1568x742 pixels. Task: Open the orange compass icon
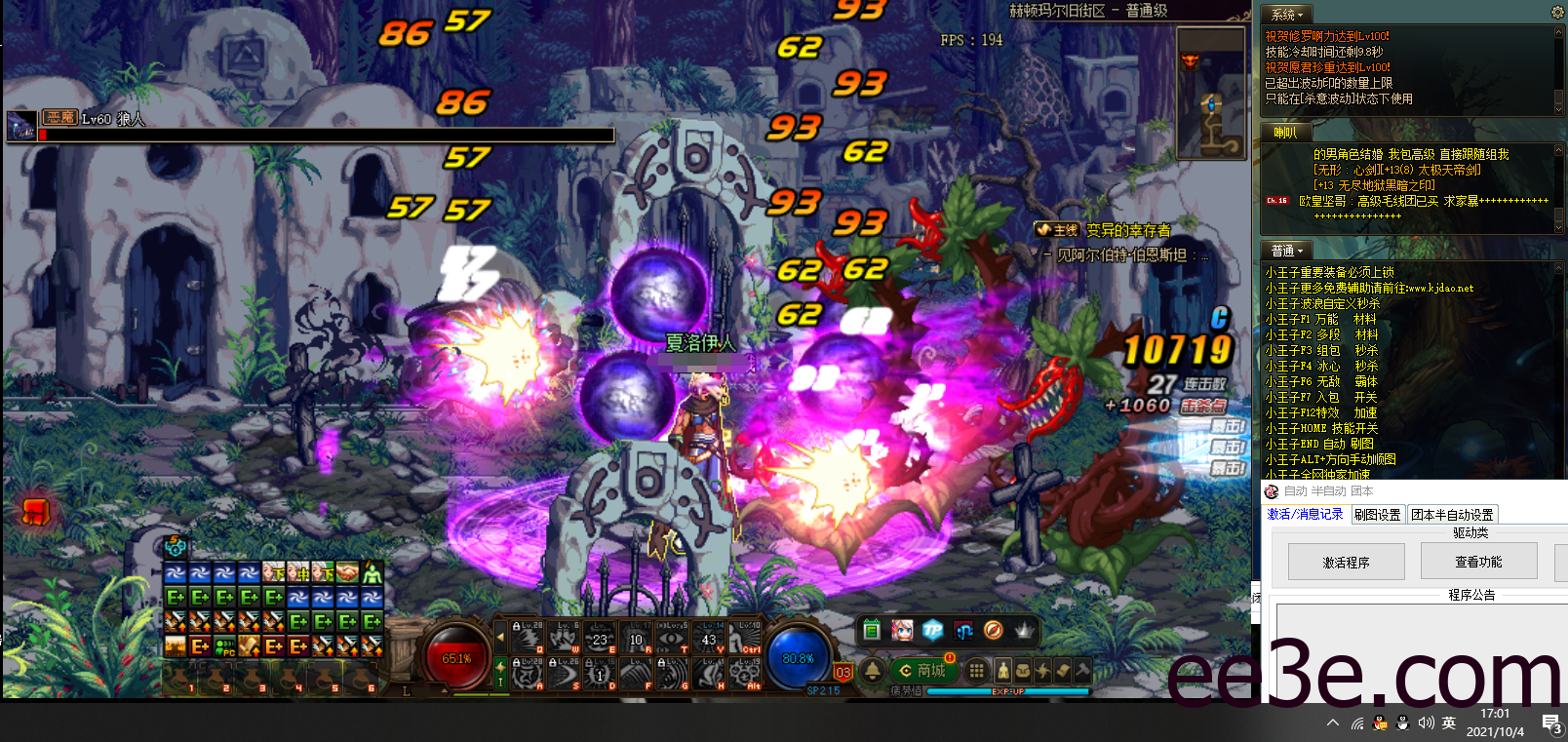(x=993, y=630)
